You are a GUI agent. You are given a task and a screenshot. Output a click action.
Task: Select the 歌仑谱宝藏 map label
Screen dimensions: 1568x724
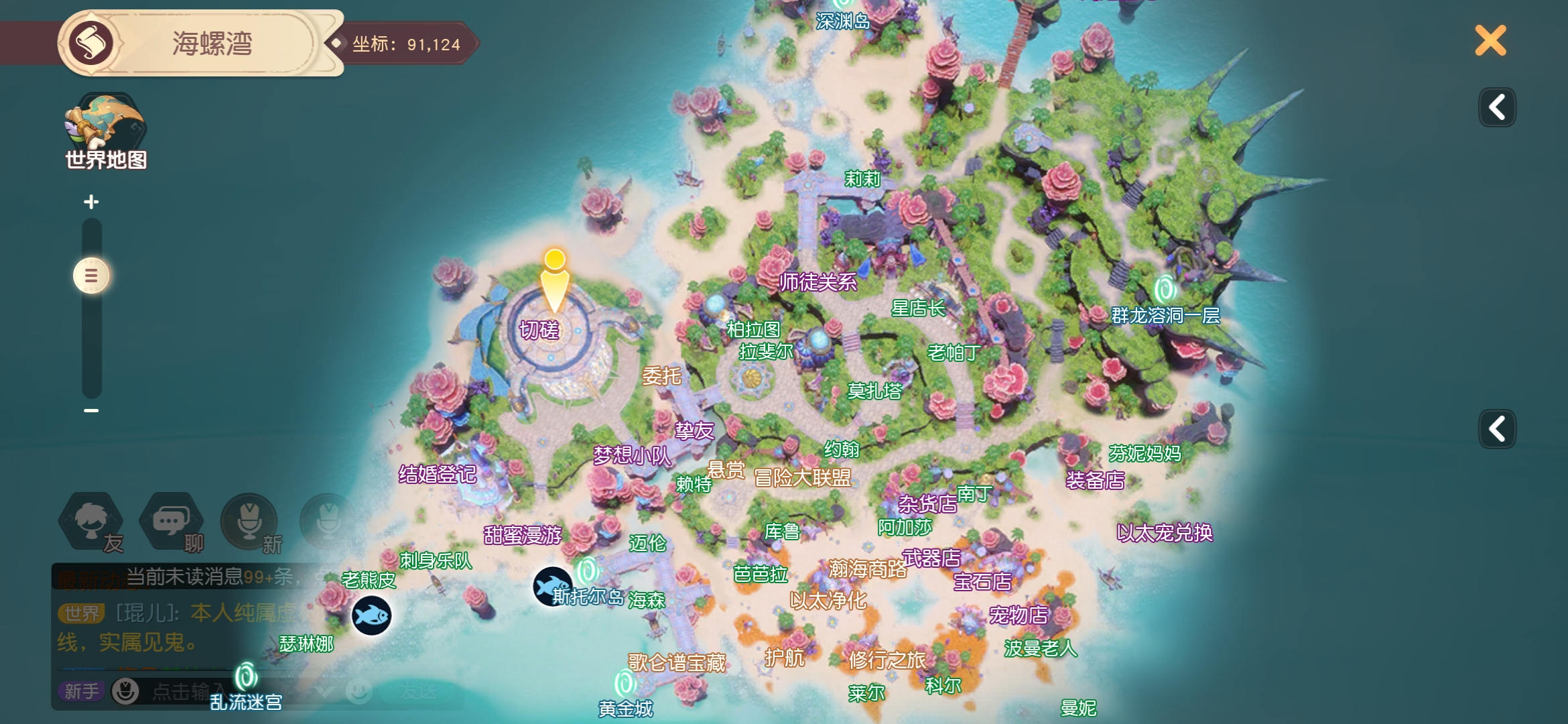coord(677,663)
